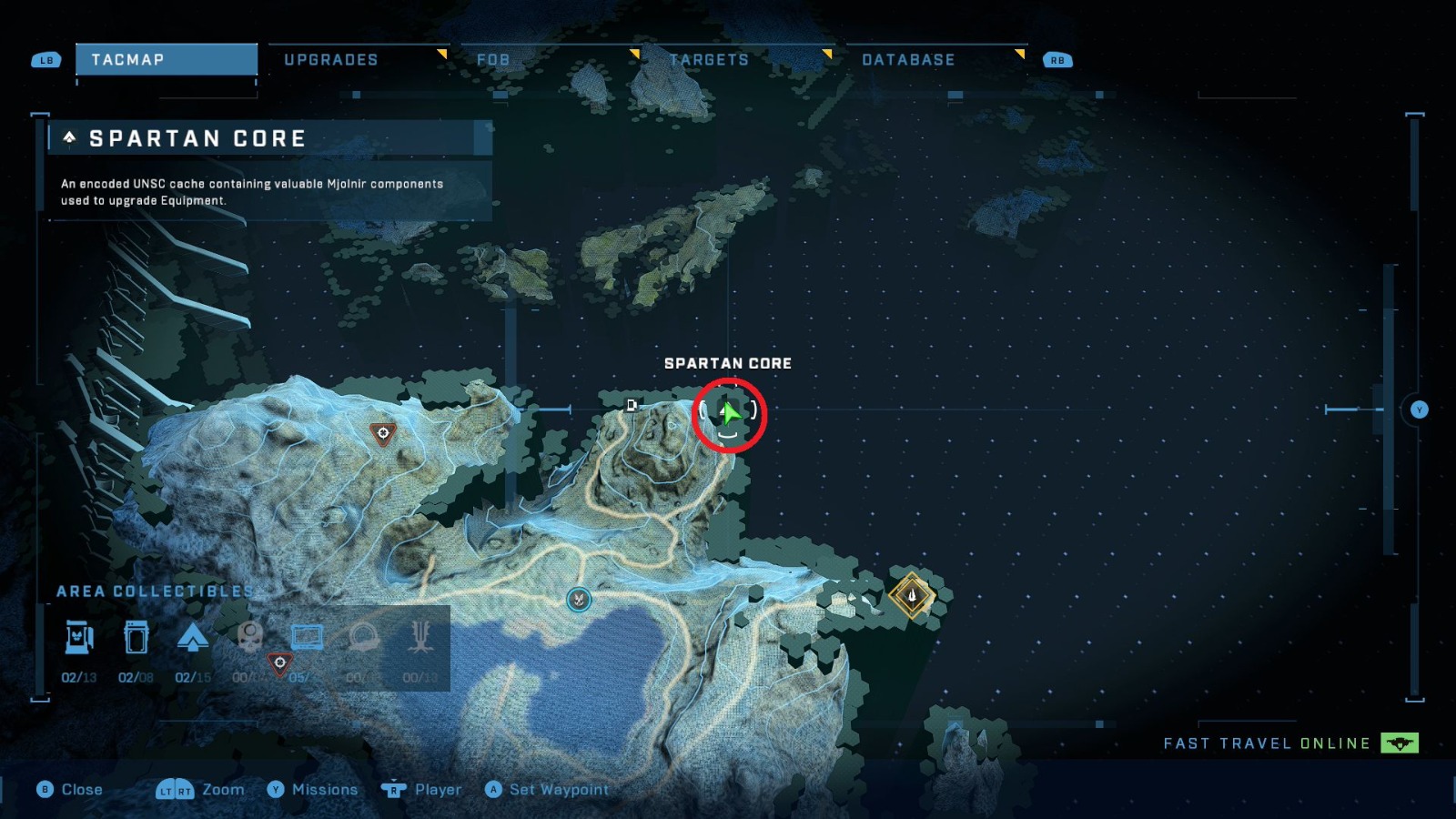Click the circled Spartan Core map marker

(x=730, y=414)
